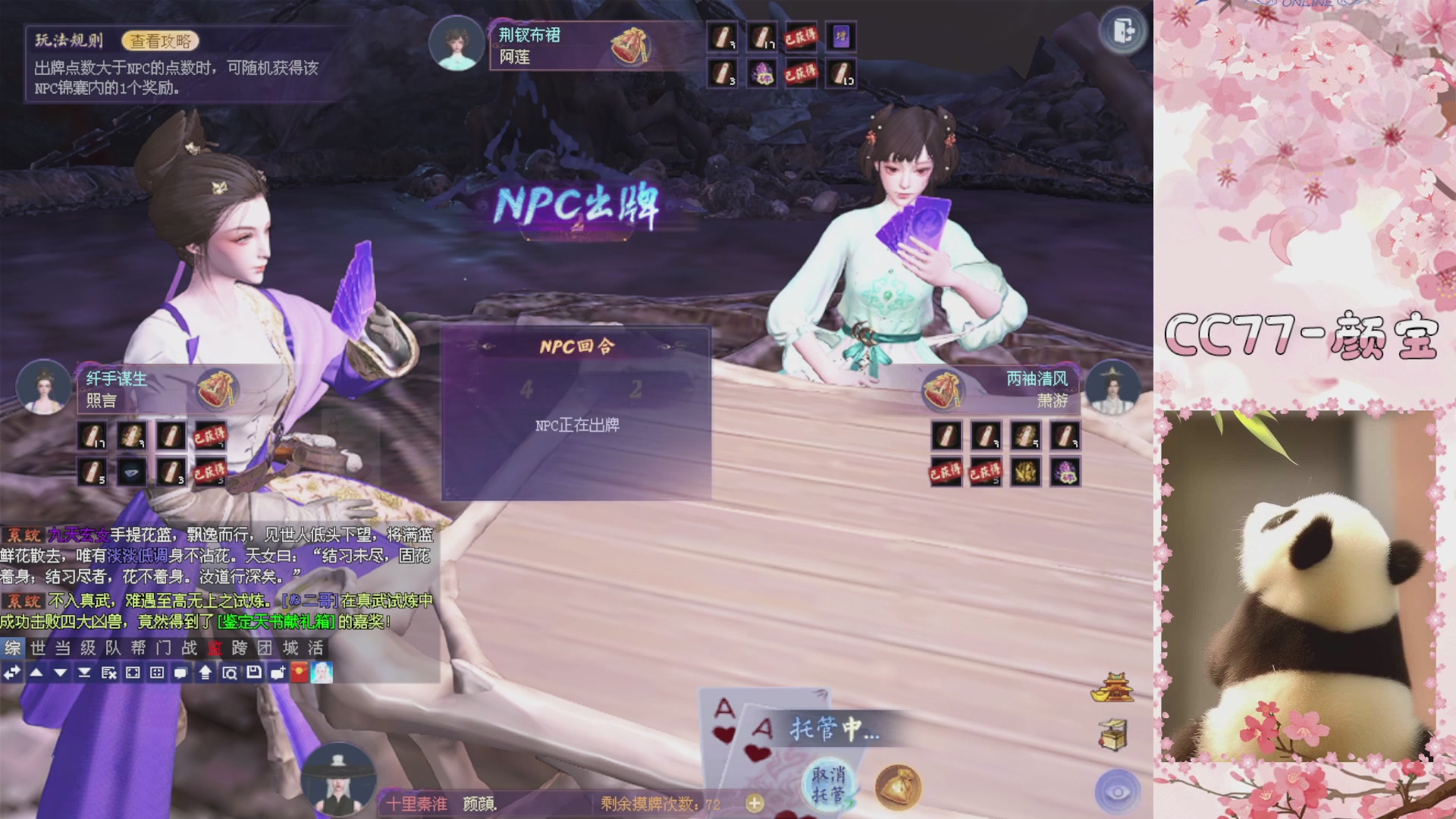The height and width of the screenshot is (819, 1456).
Task: Open the red envelope icon in the chat toolbar
Action: pos(300,673)
